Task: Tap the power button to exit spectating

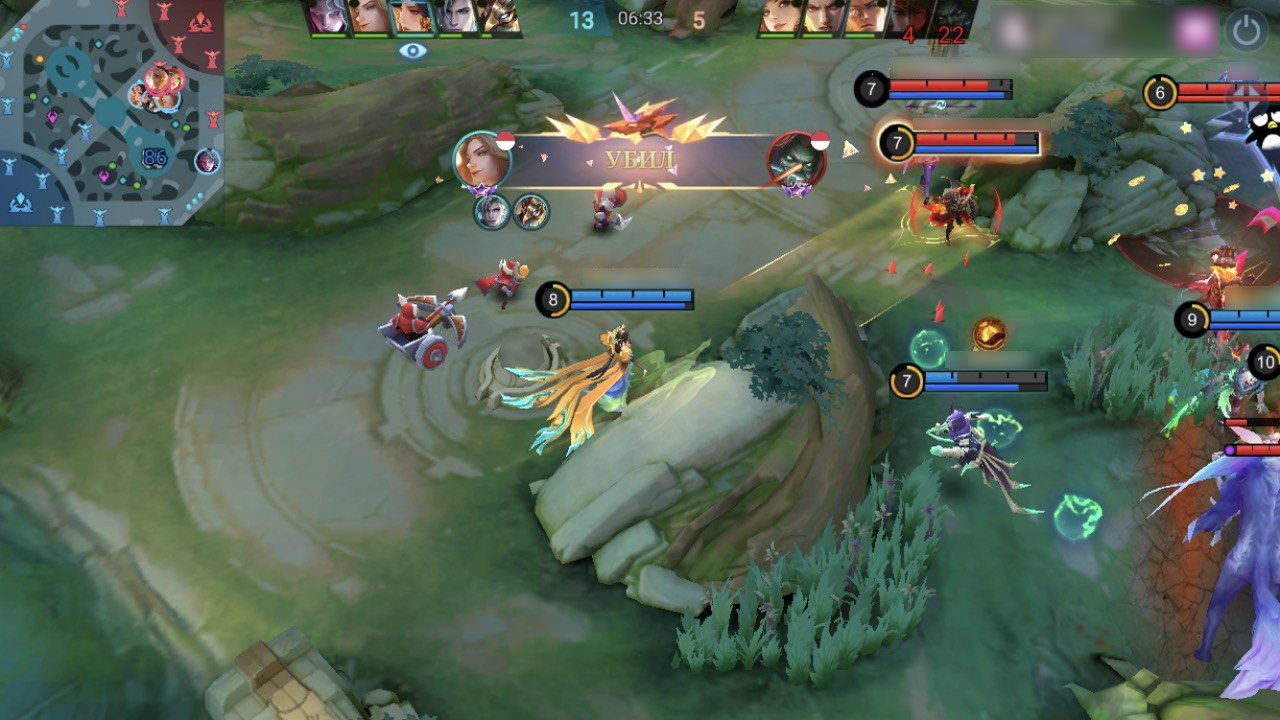Action: point(1246,30)
